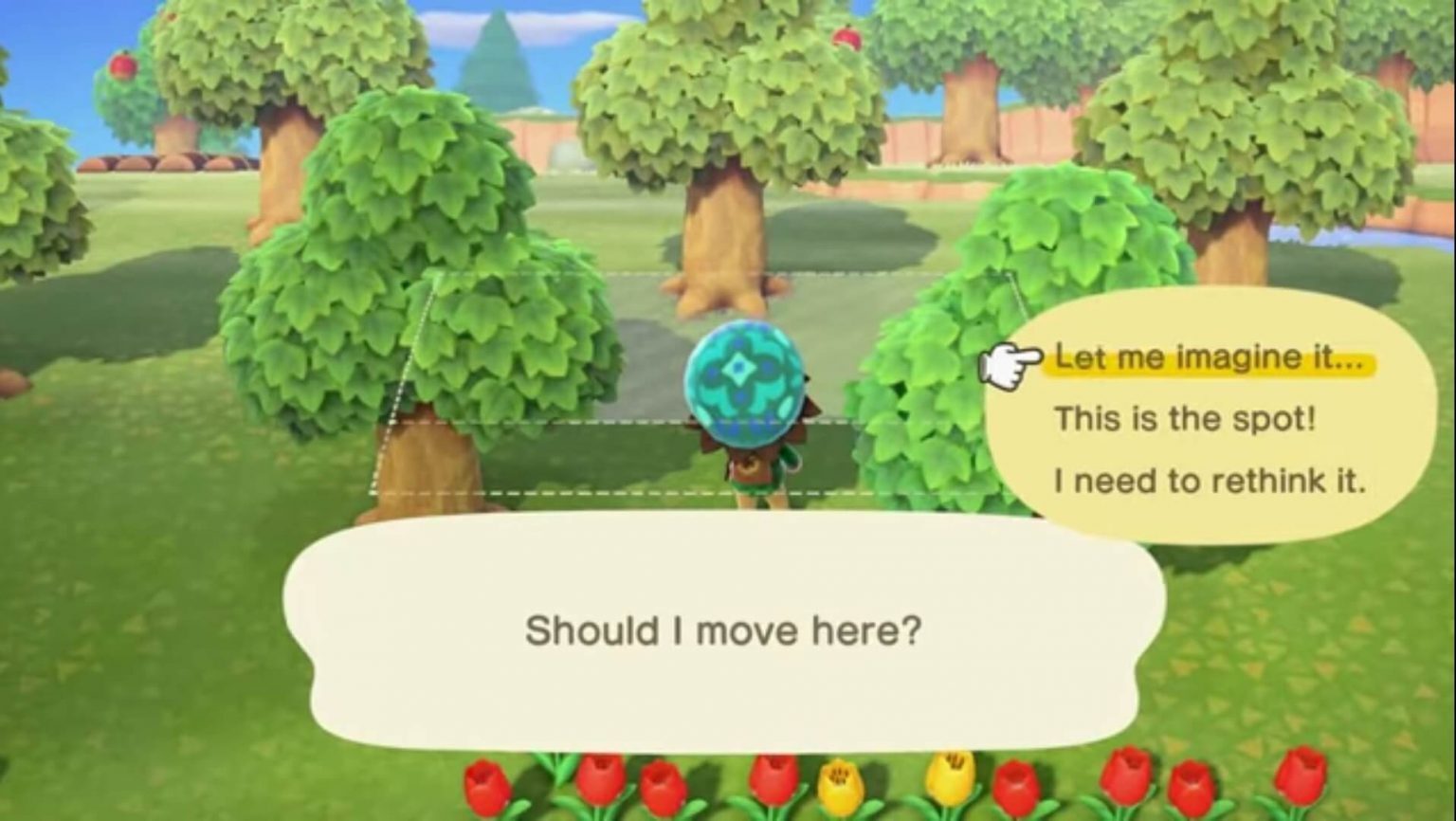Viewport: 1456px width, 821px height.
Task: Open the options speech bubble panel
Action: [1213, 417]
